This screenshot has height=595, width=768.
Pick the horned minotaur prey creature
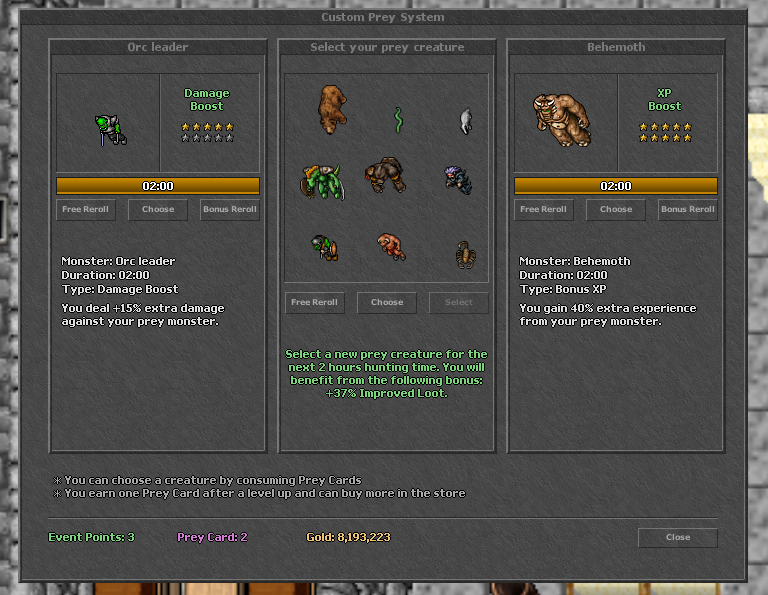[x=390, y=246]
